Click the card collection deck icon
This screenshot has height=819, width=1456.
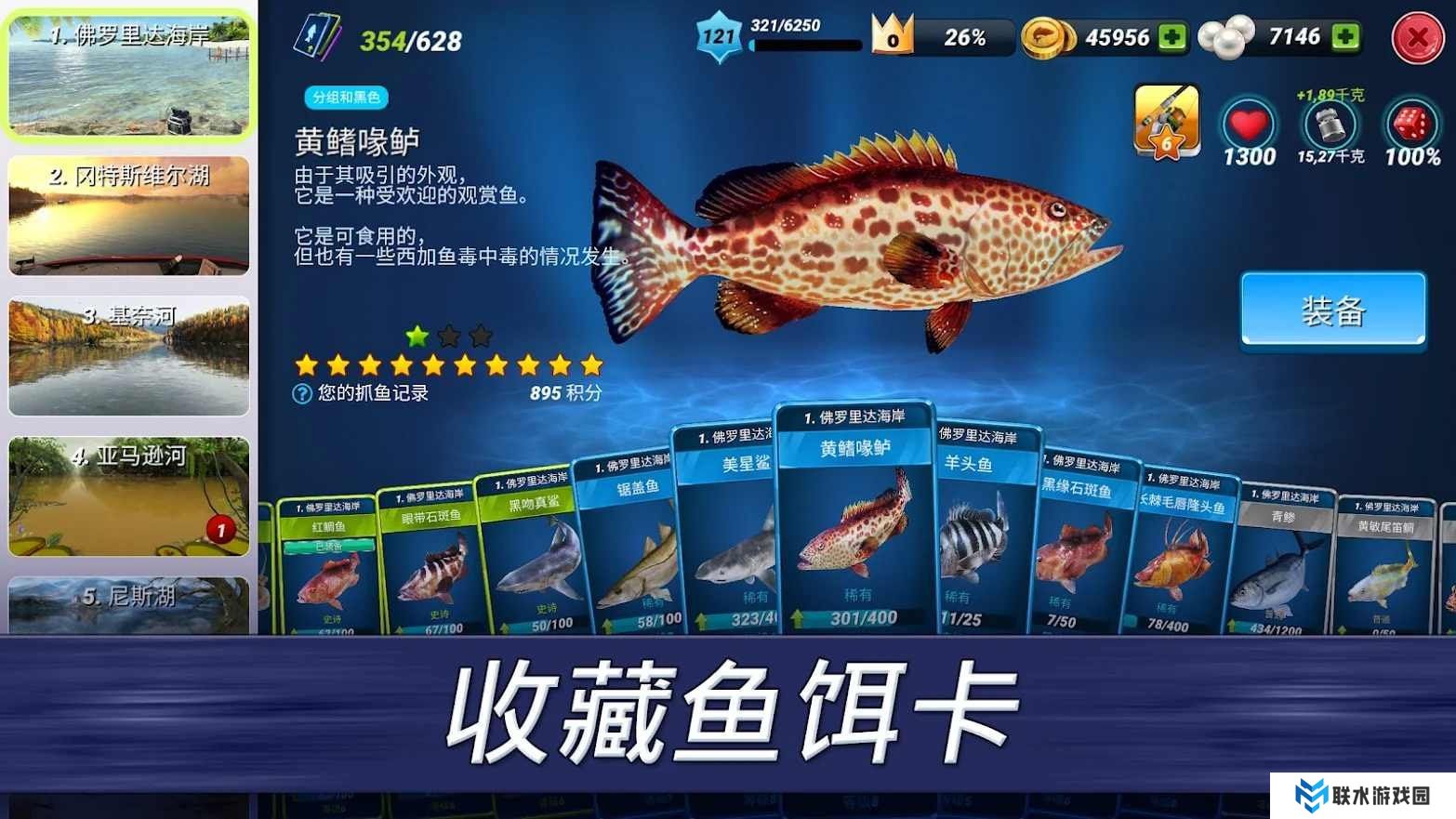316,38
